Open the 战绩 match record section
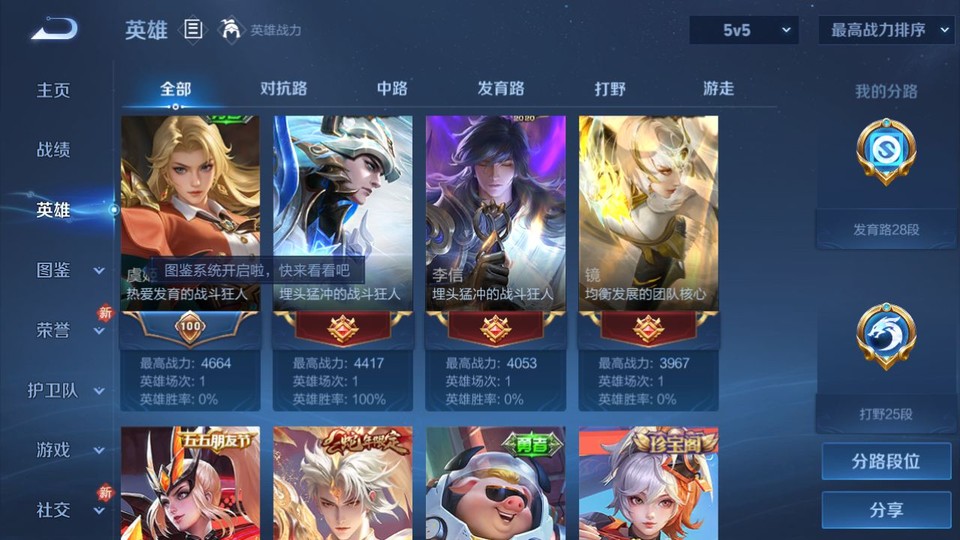 click(54, 150)
